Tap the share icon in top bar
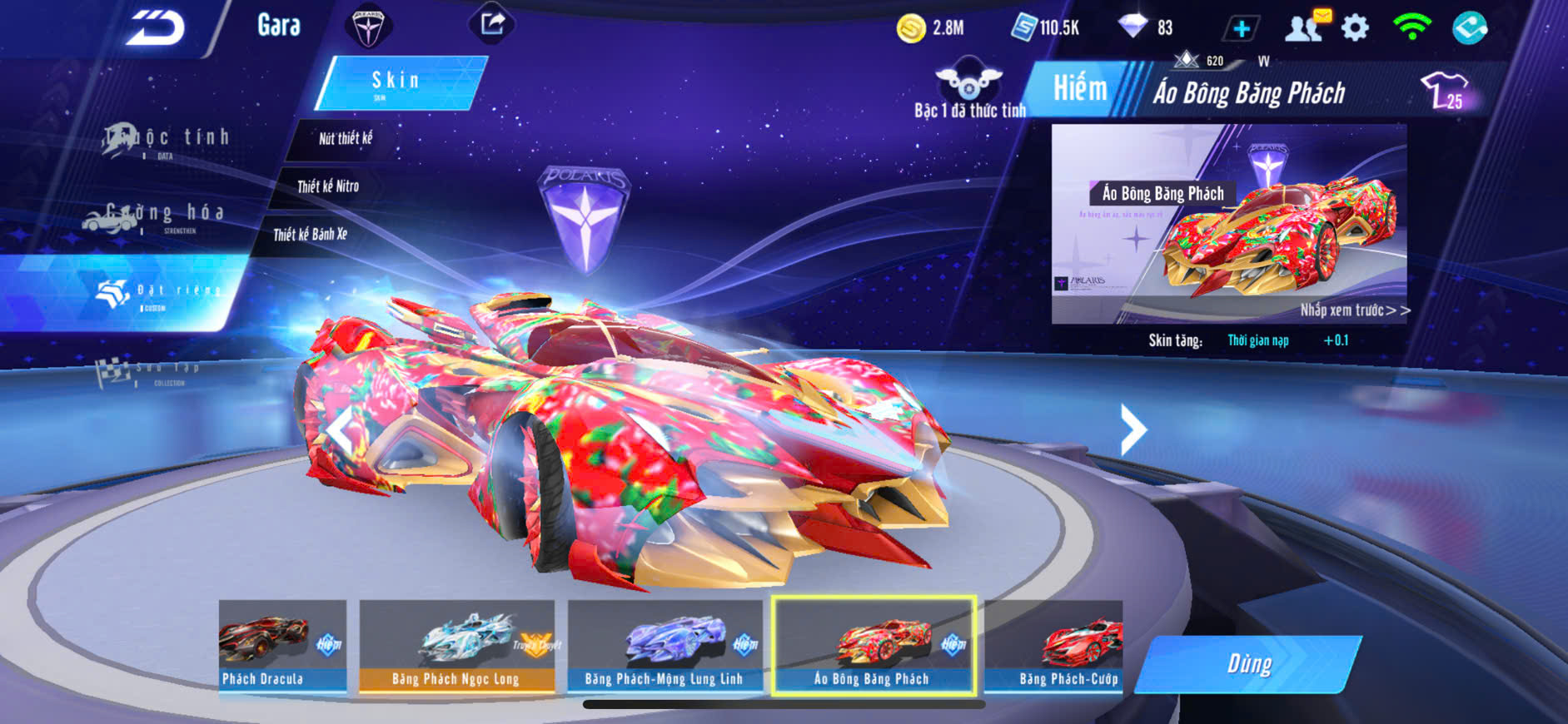 pos(492,24)
